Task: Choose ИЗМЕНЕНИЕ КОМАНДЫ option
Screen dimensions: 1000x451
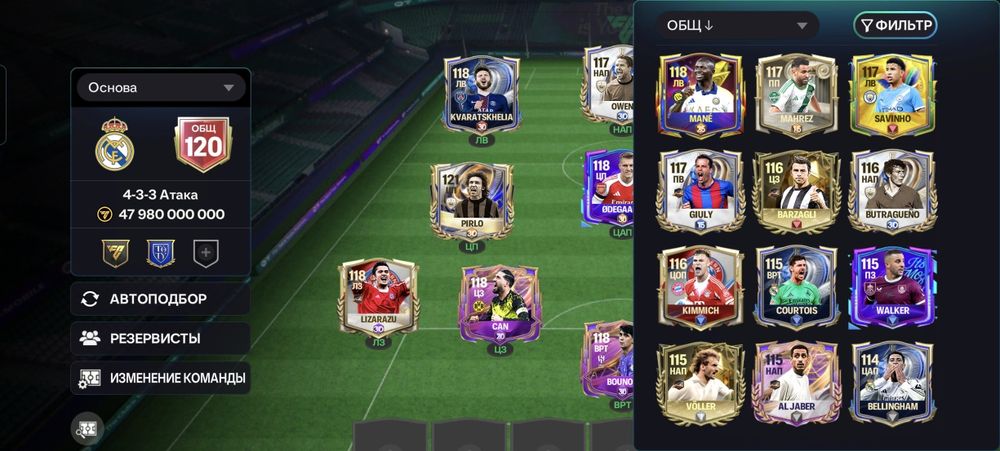Action: pos(160,378)
